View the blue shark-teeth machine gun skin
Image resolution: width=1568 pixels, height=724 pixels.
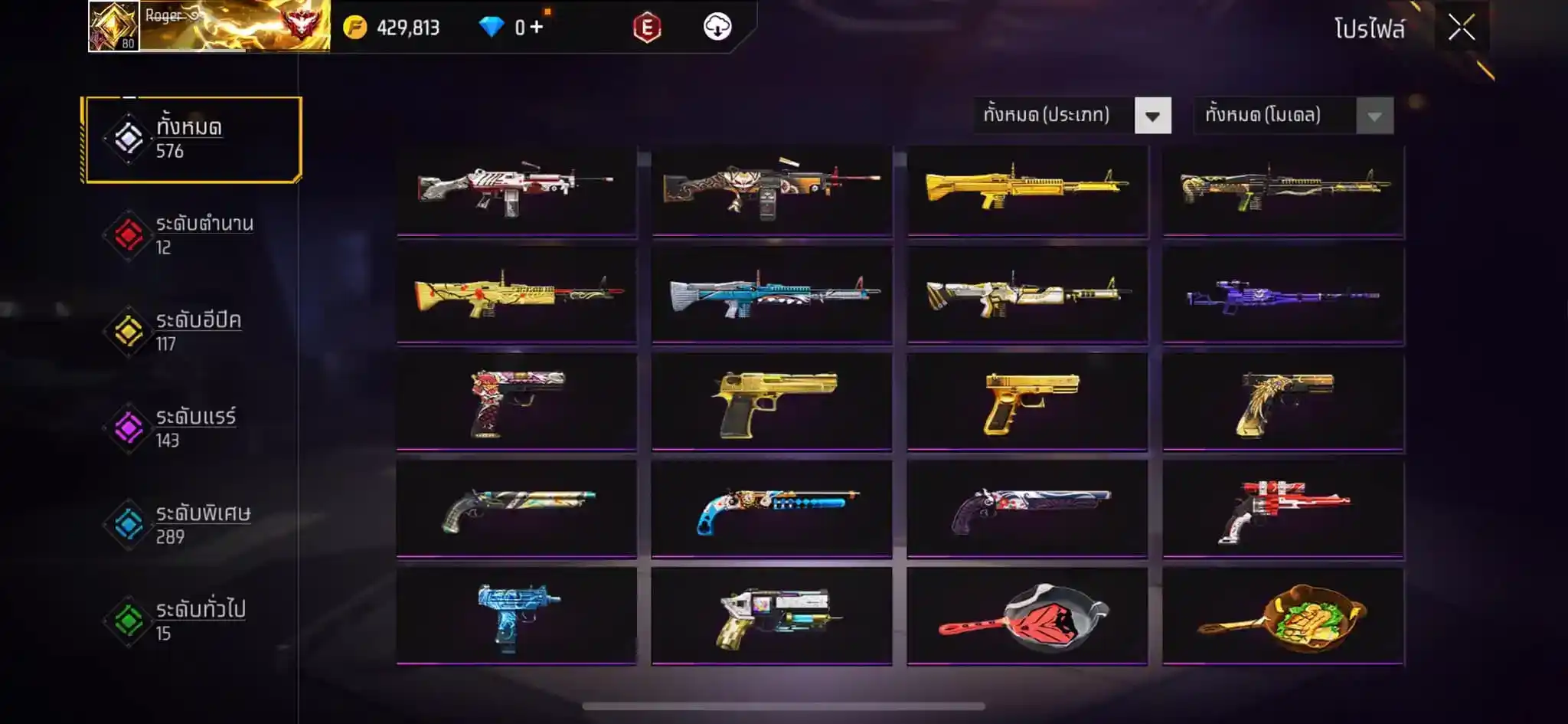point(772,294)
